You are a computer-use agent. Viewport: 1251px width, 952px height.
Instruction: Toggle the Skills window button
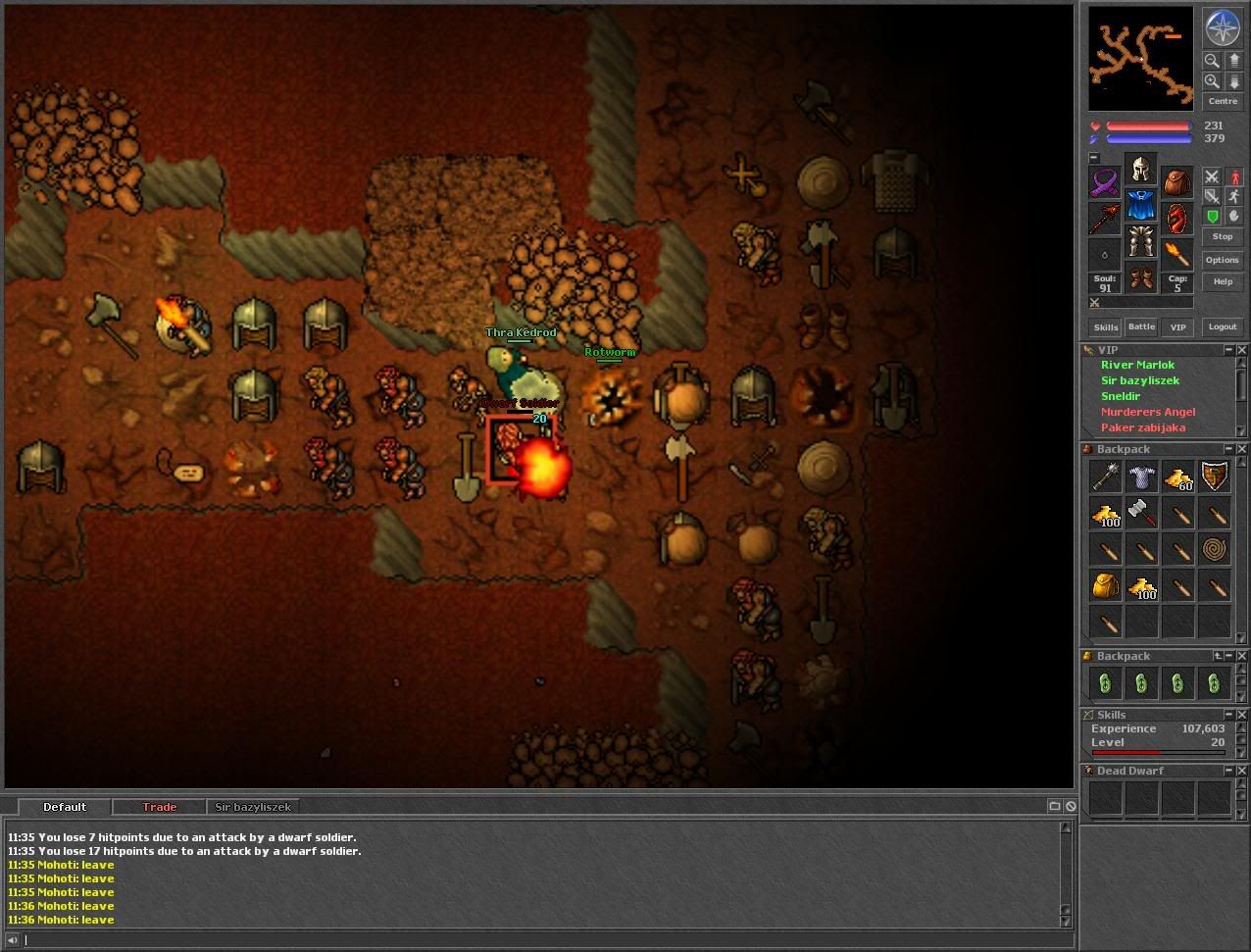pos(1105,326)
